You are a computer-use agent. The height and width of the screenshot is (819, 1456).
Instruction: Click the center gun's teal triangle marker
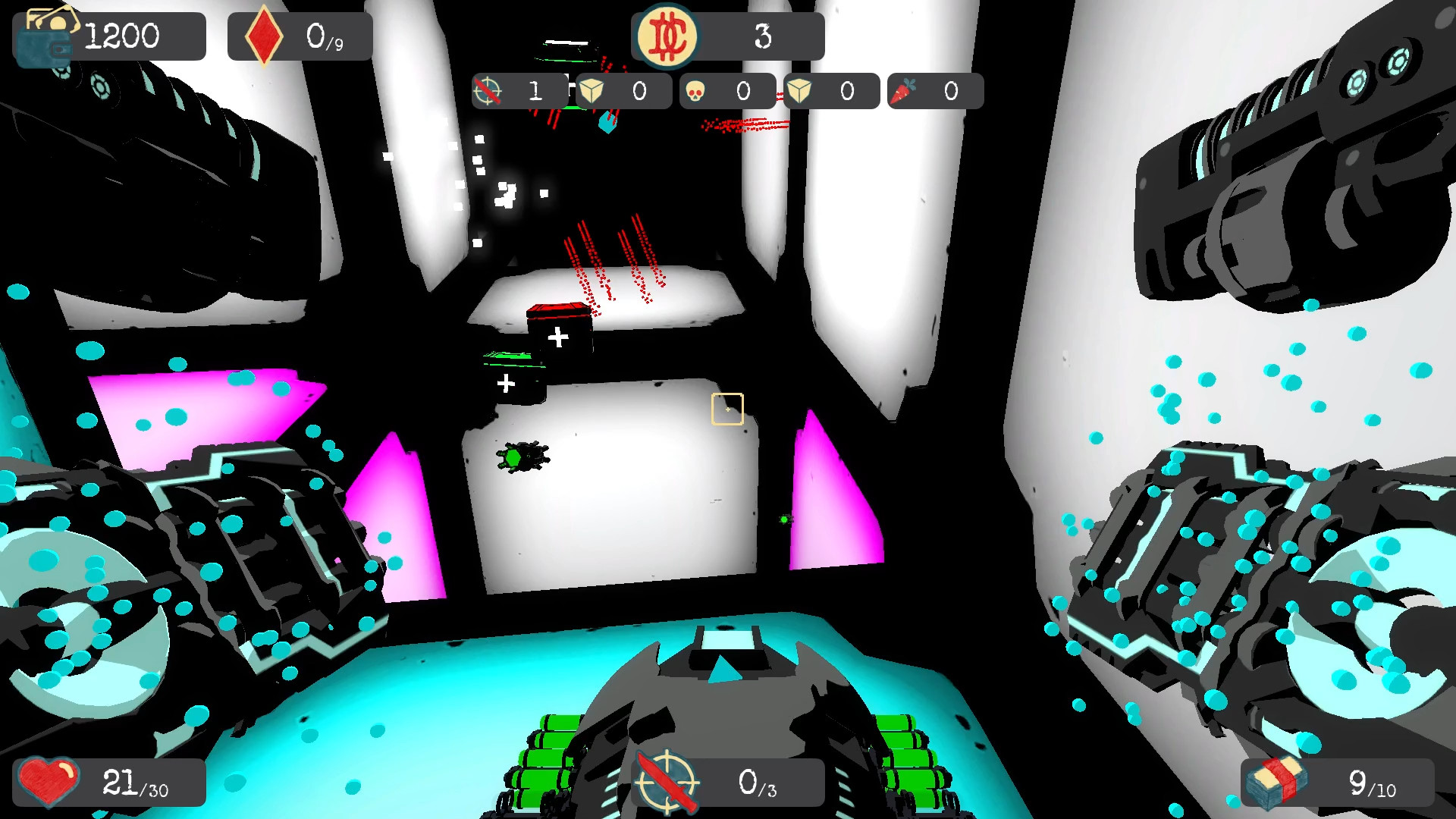point(726,670)
